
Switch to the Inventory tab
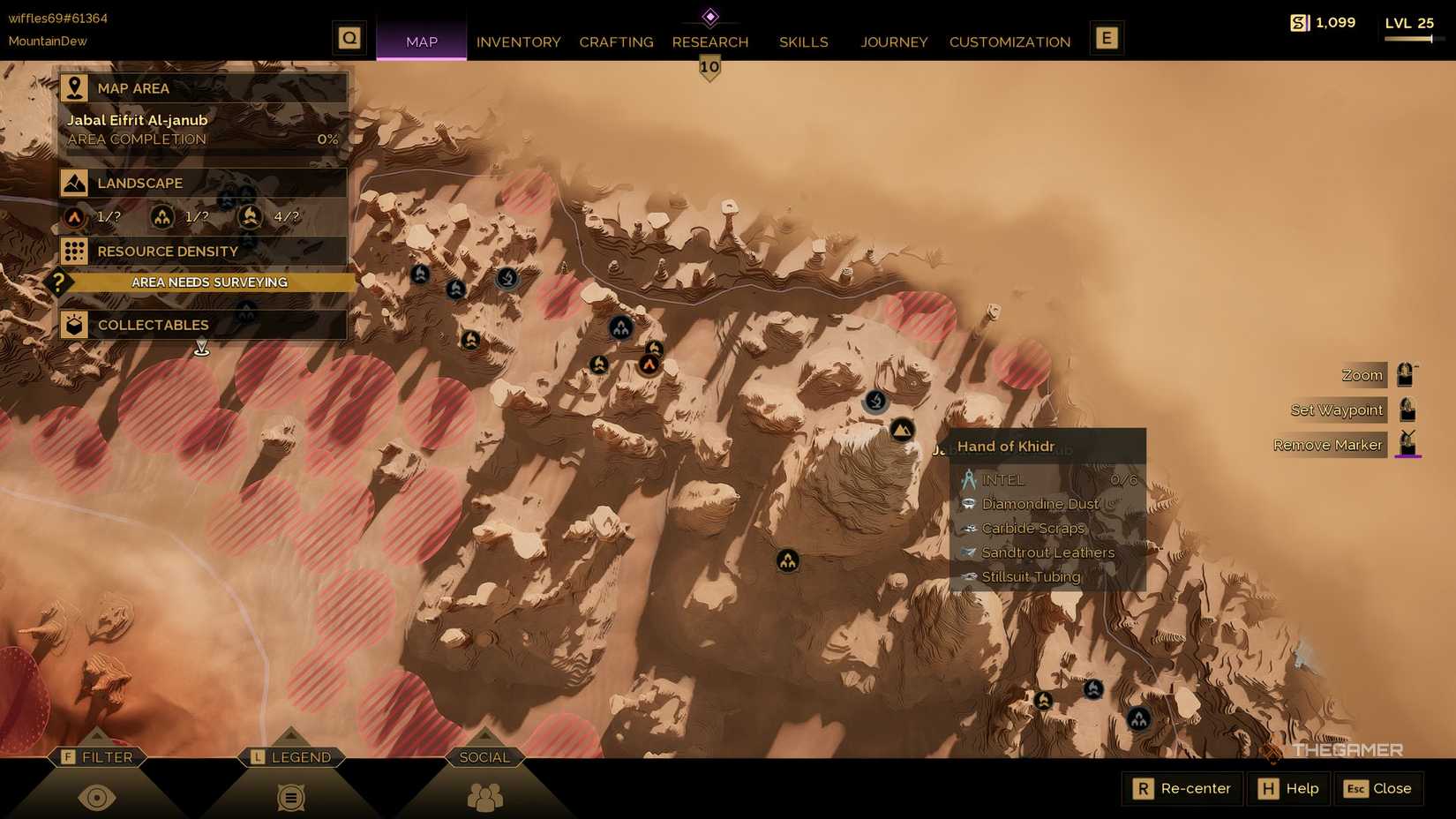pyautogui.click(x=518, y=41)
